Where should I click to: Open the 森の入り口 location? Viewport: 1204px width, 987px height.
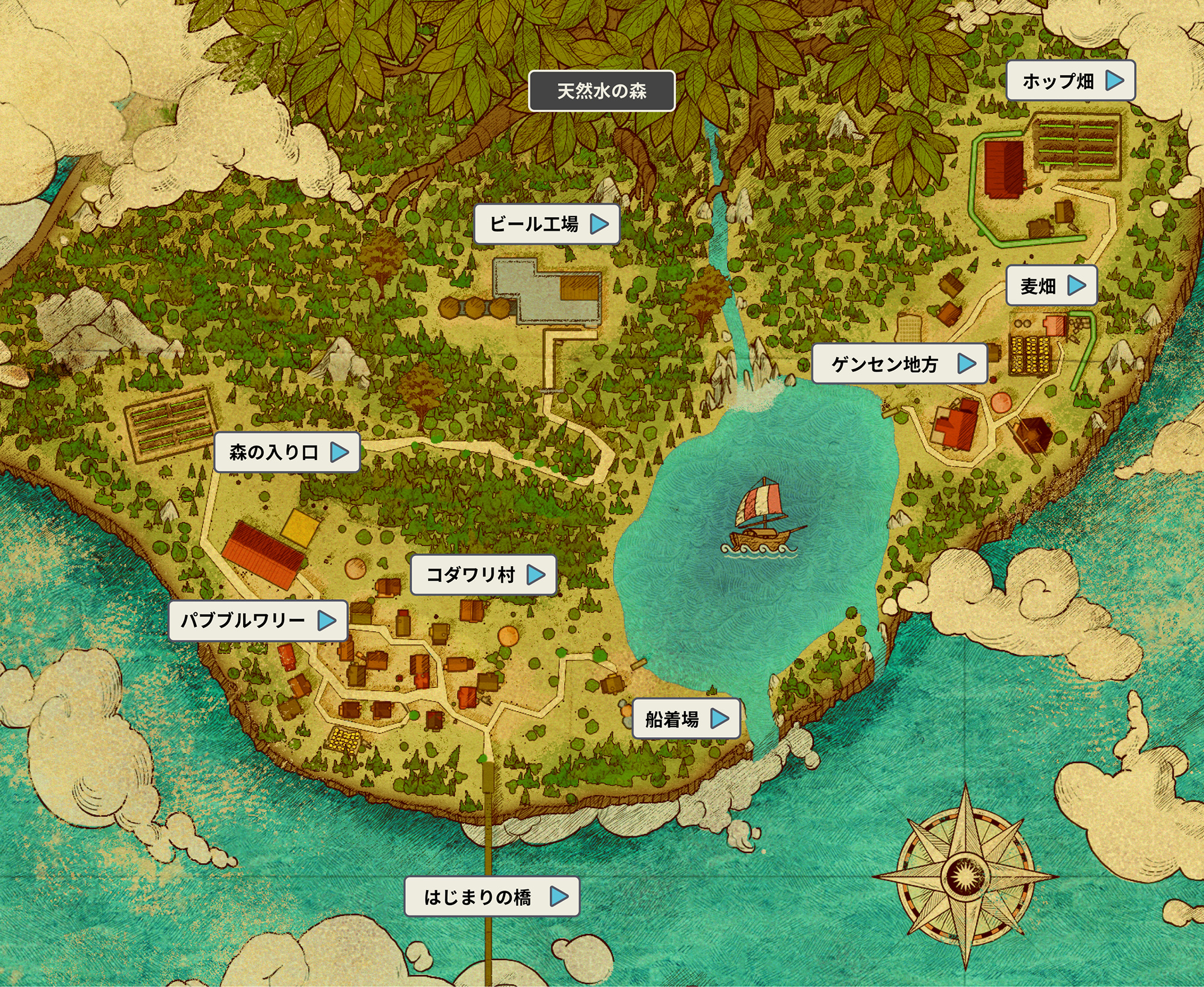pyautogui.click(x=287, y=452)
